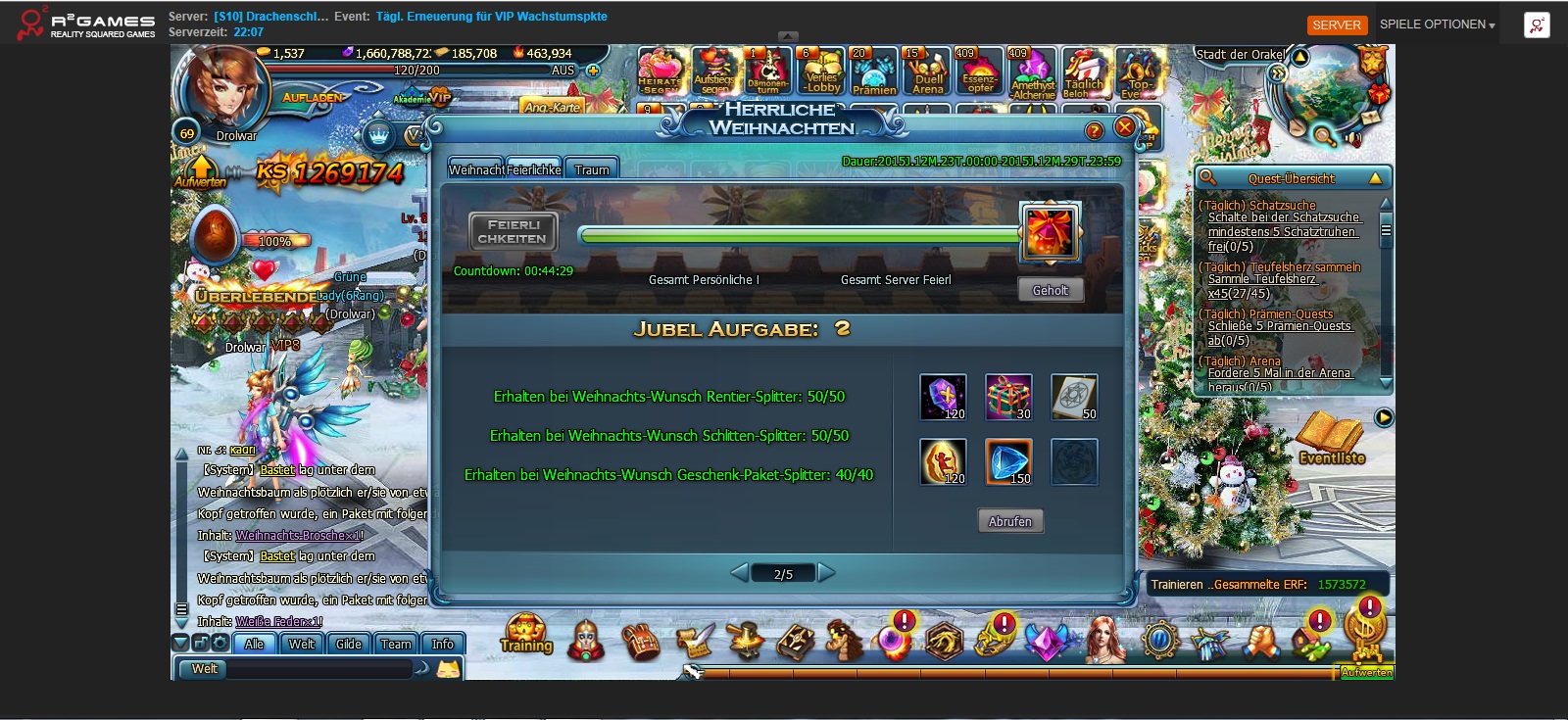
Task: Switch to the Traum tab
Action: click(x=592, y=169)
